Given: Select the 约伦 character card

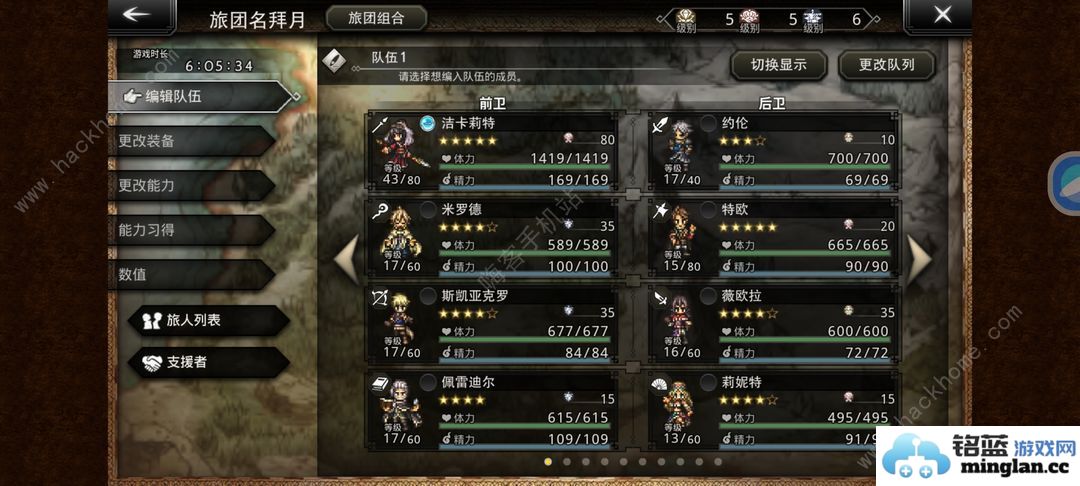Looking at the screenshot, I should click(x=772, y=151).
